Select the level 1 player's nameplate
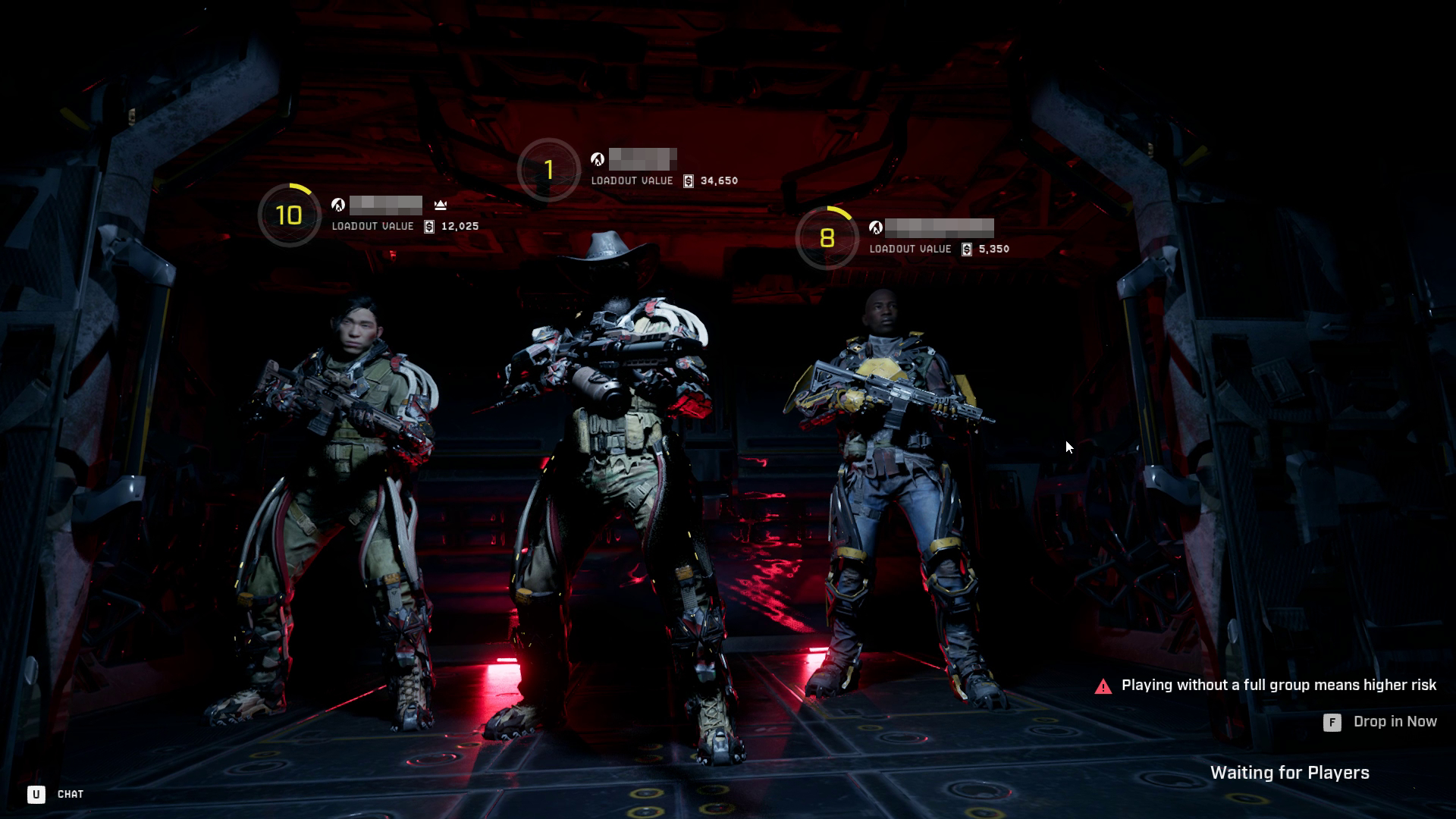Screen dimensions: 1456x819 tap(642, 160)
